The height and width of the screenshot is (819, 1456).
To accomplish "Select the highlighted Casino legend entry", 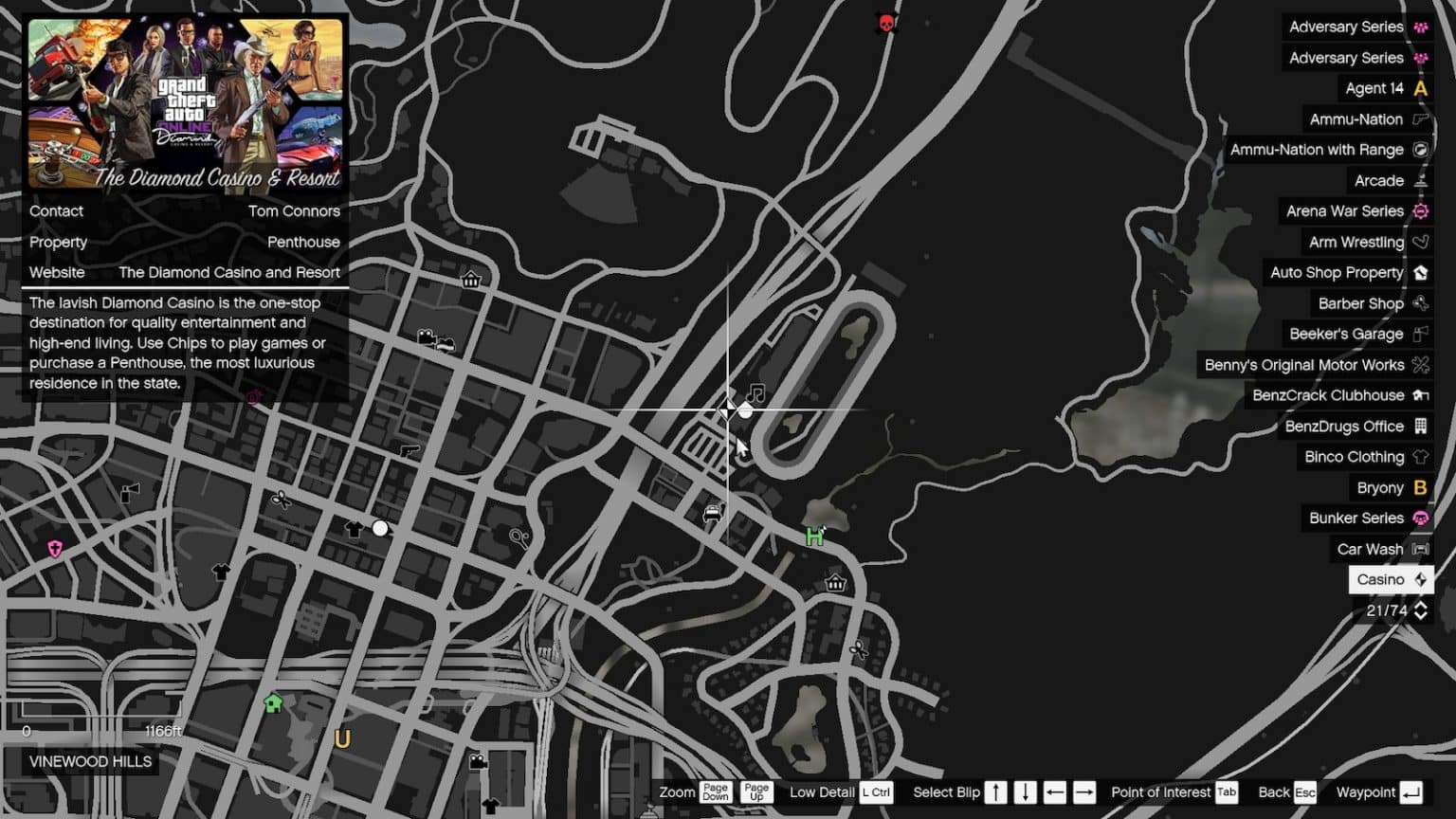I will pos(1390,579).
